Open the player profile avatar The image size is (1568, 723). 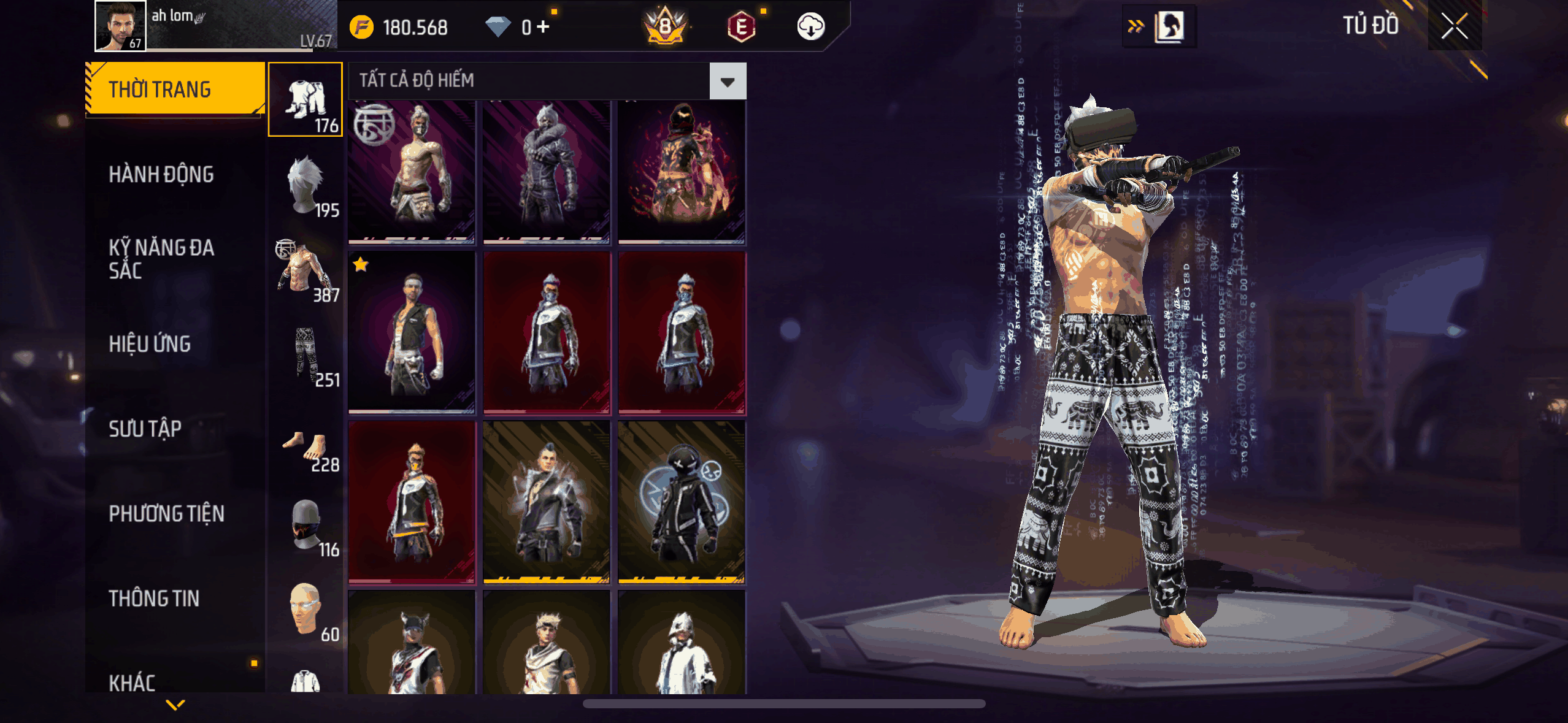120,26
